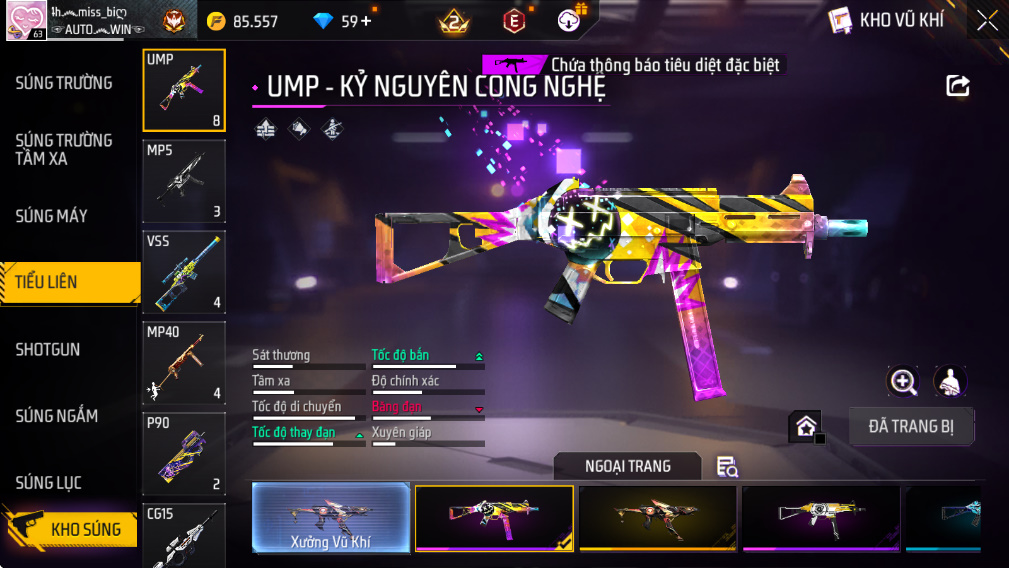Viewport: 1009px width, 568px height.
Task: Choose the Shotgun category
Action: [x=48, y=350]
